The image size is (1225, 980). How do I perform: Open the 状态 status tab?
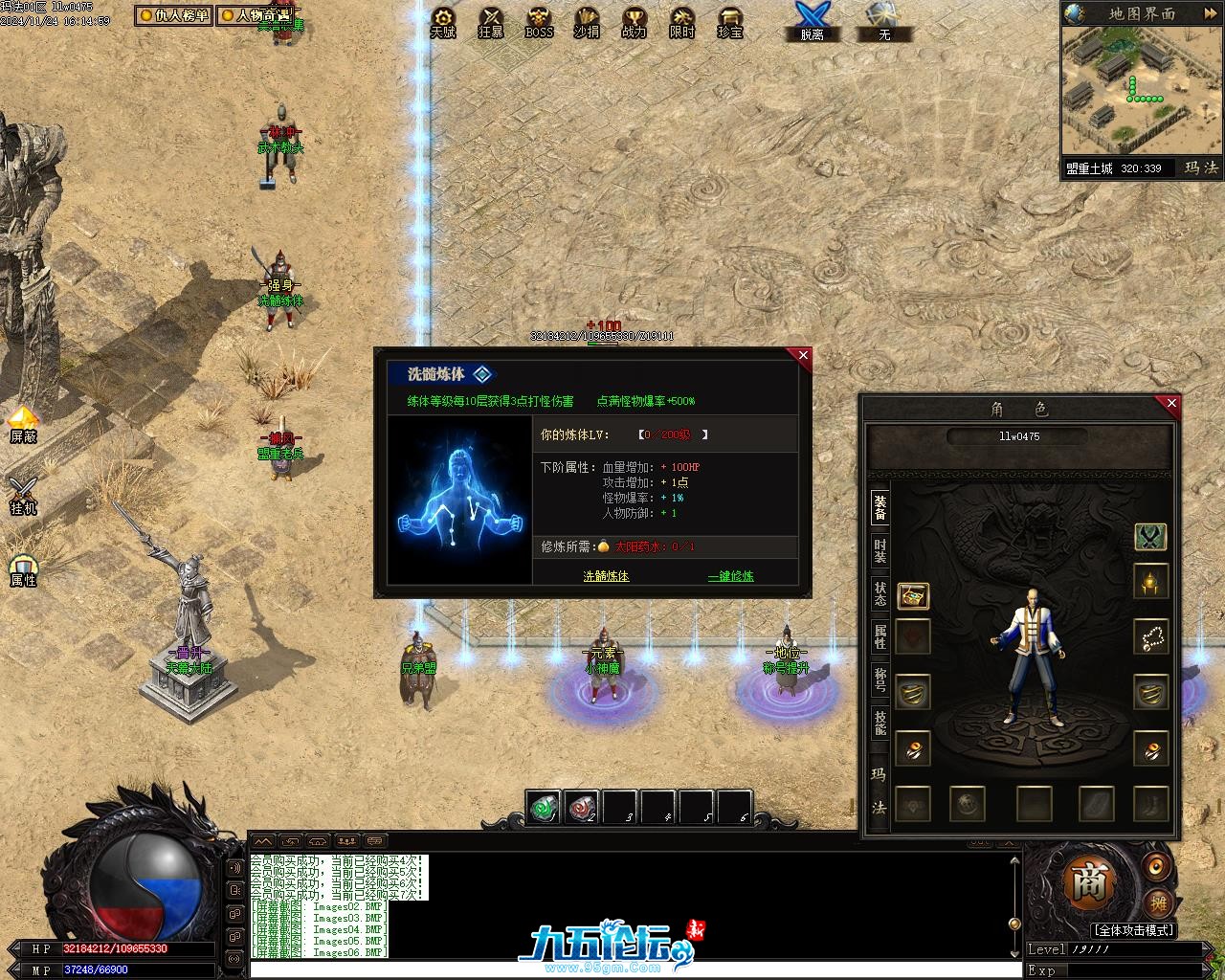(880, 593)
